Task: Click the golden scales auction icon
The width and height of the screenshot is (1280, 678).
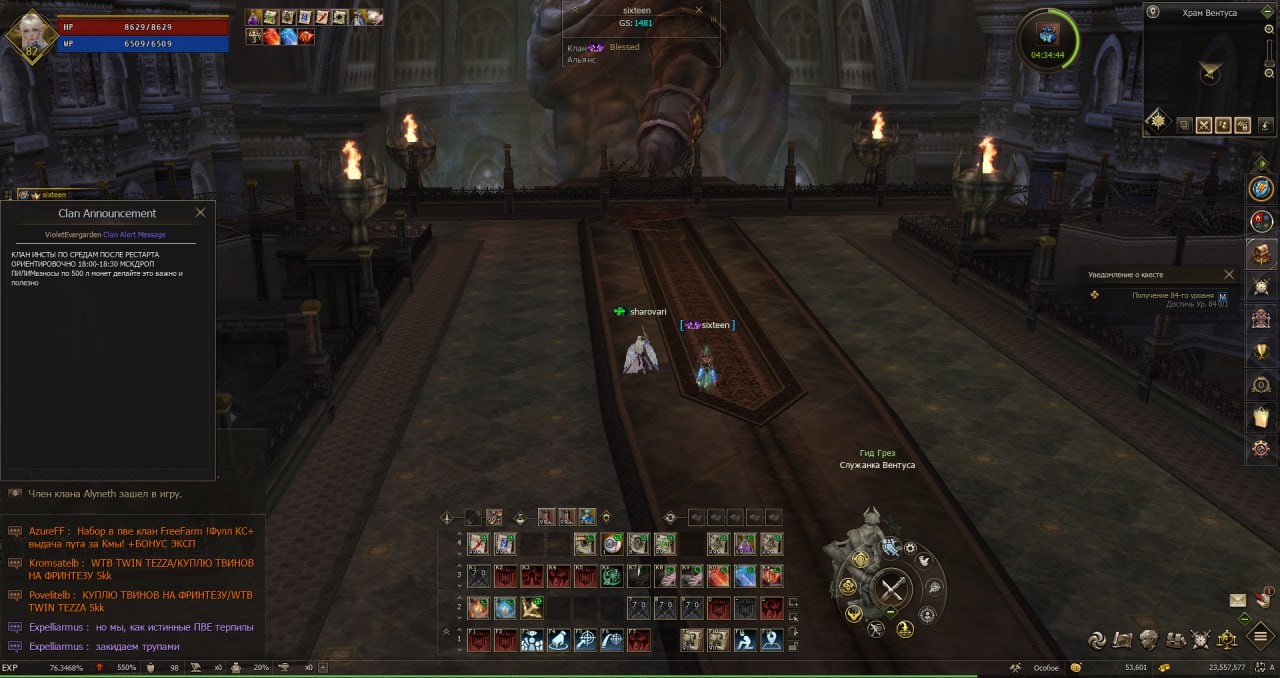Action: coord(1227,639)
